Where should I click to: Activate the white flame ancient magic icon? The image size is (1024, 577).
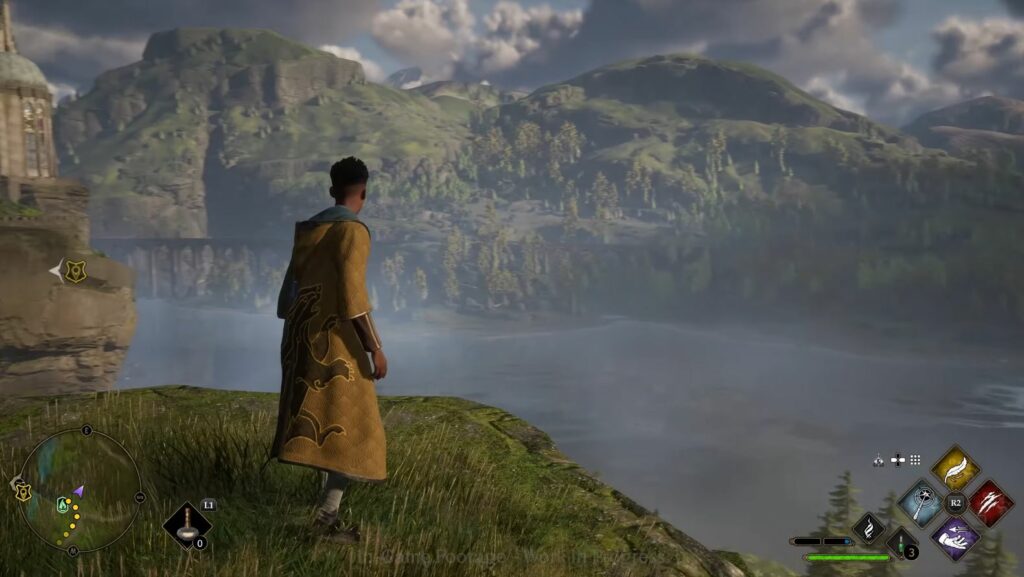click(x=868, y=528)
